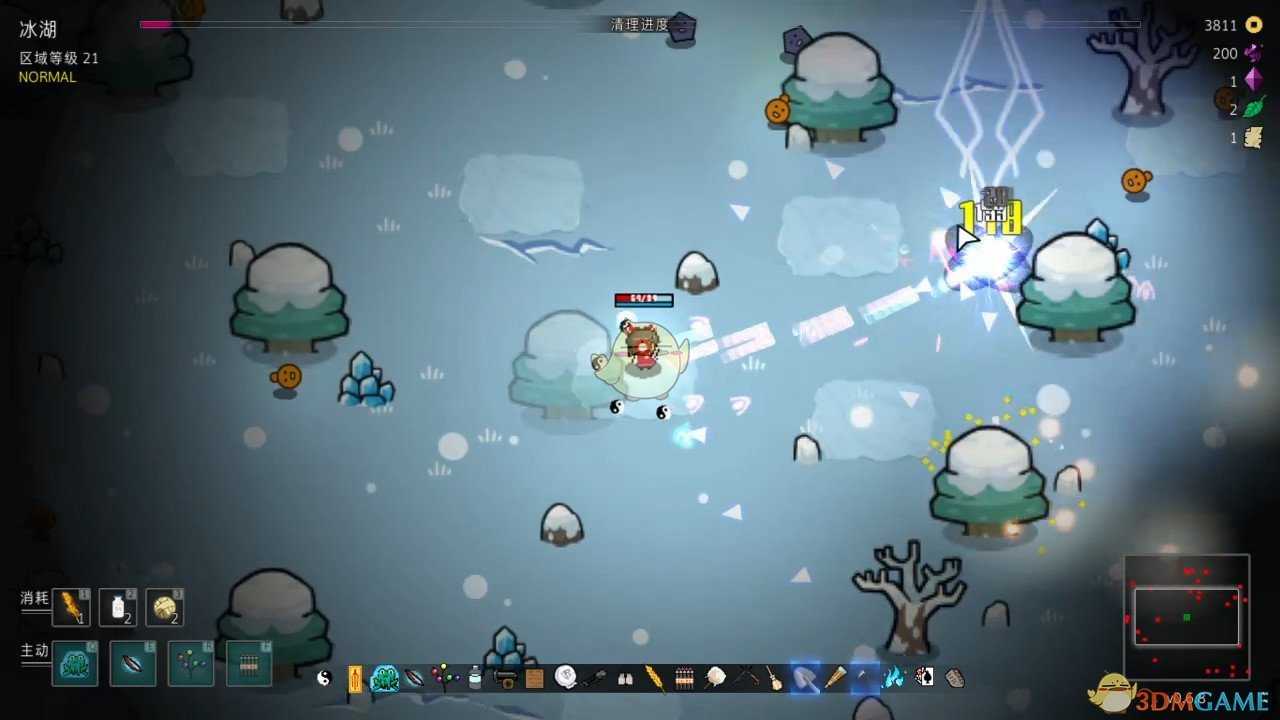Click the paper scroll resource icon
This screenshot has width=1280, height=720.
tap(1253, 138)
